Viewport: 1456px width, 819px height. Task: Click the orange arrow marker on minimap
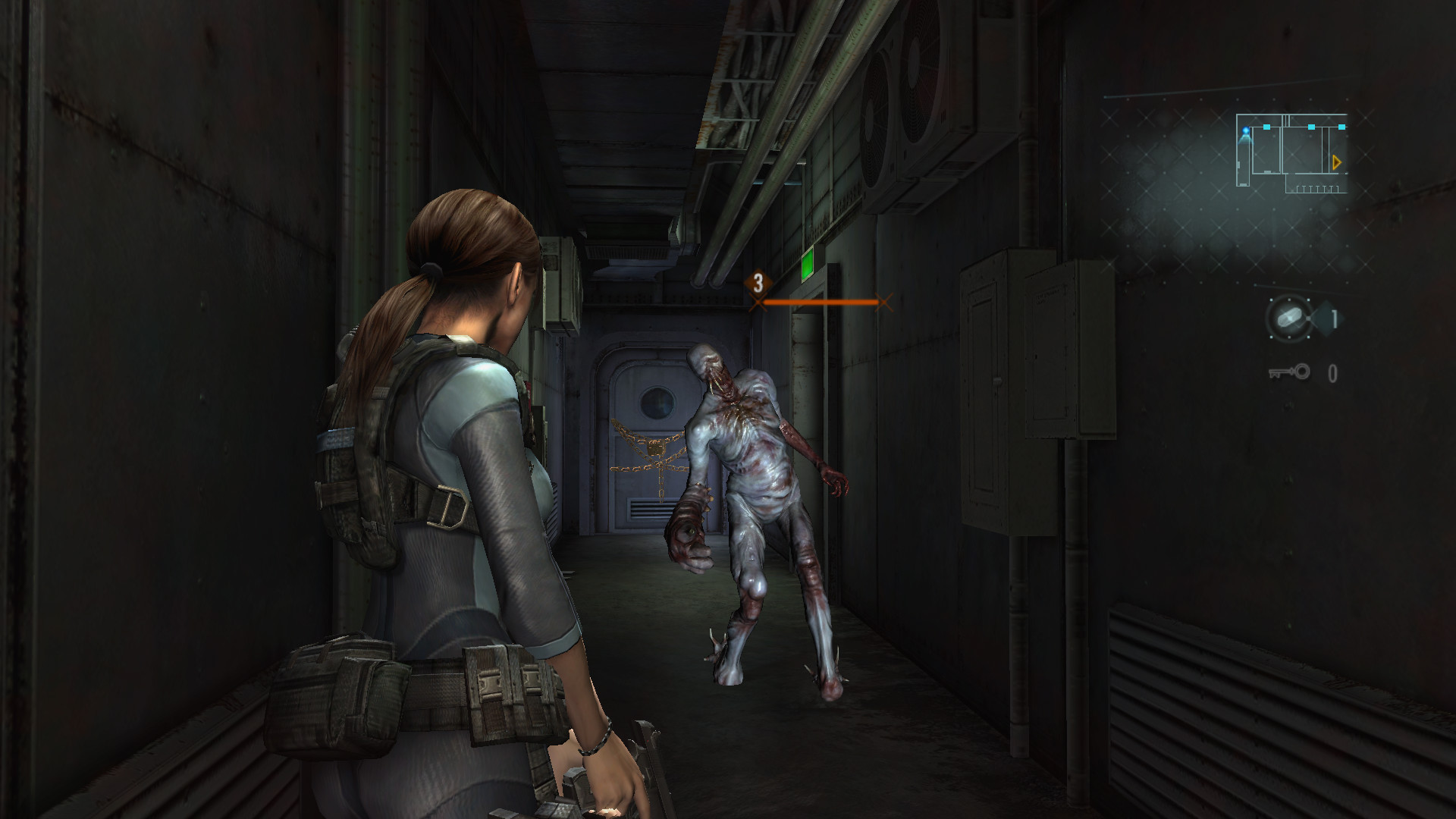coord(1336,162)
